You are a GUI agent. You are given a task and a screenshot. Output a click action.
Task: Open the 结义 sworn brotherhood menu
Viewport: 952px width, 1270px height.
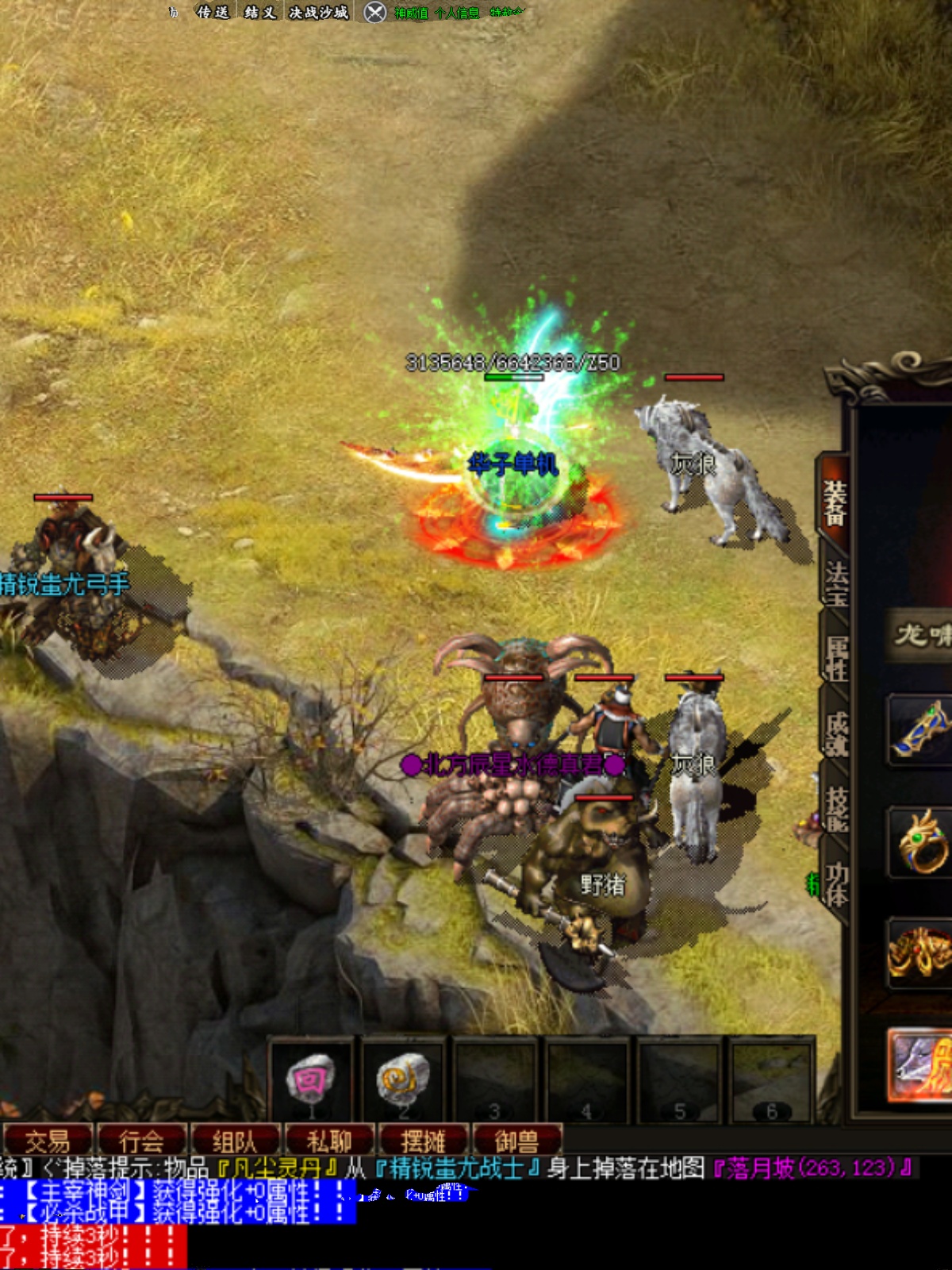[260, 12]
